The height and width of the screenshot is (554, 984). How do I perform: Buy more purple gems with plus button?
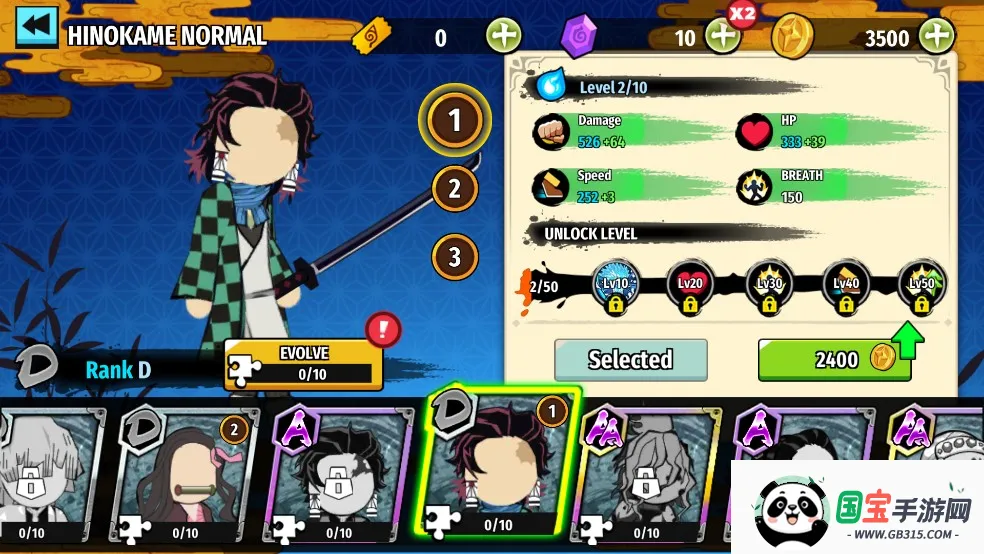pyautogui.click(x=722, y=37)
